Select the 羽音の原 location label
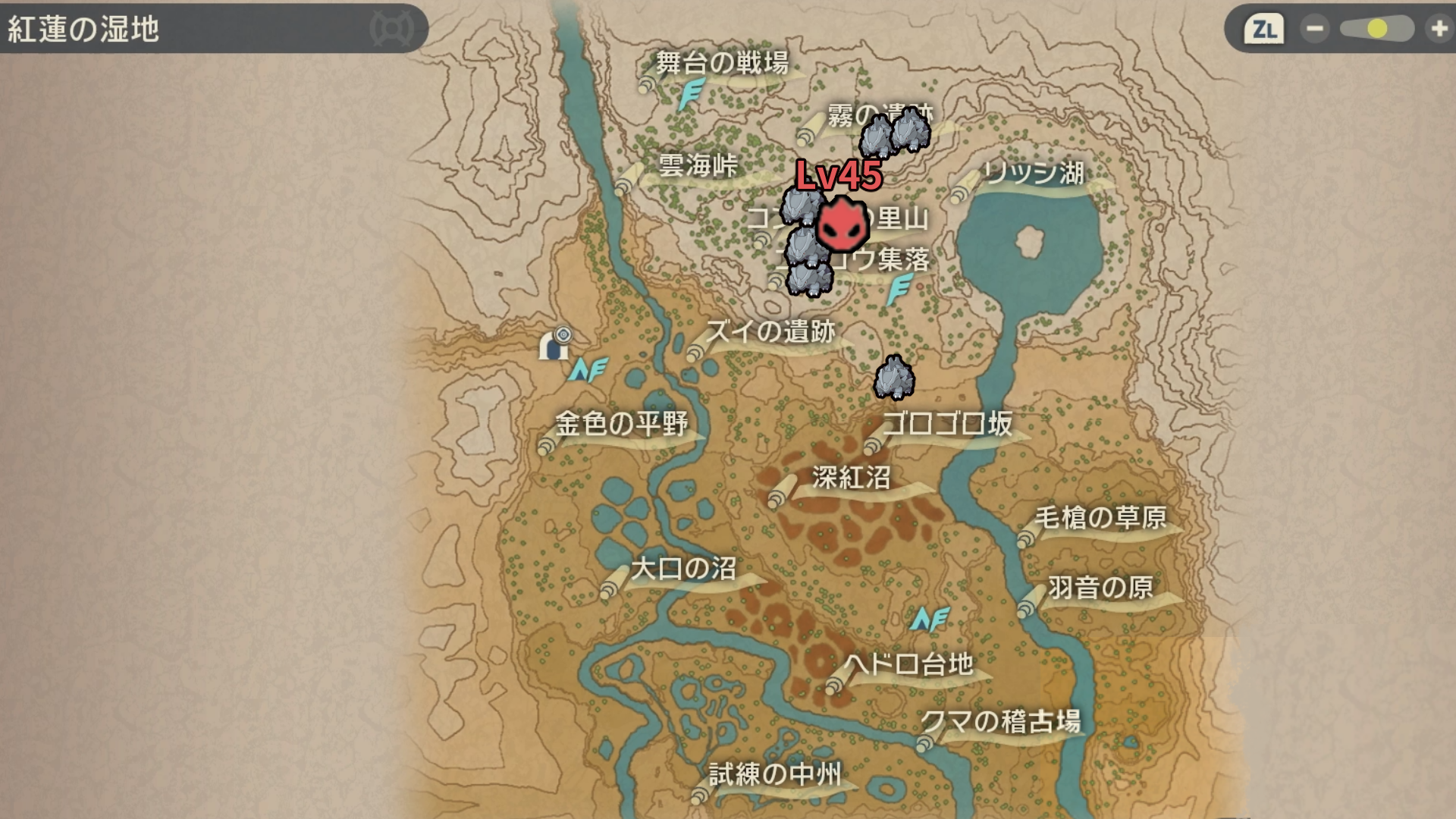The image size is (1456, 819). point(1100,588)
